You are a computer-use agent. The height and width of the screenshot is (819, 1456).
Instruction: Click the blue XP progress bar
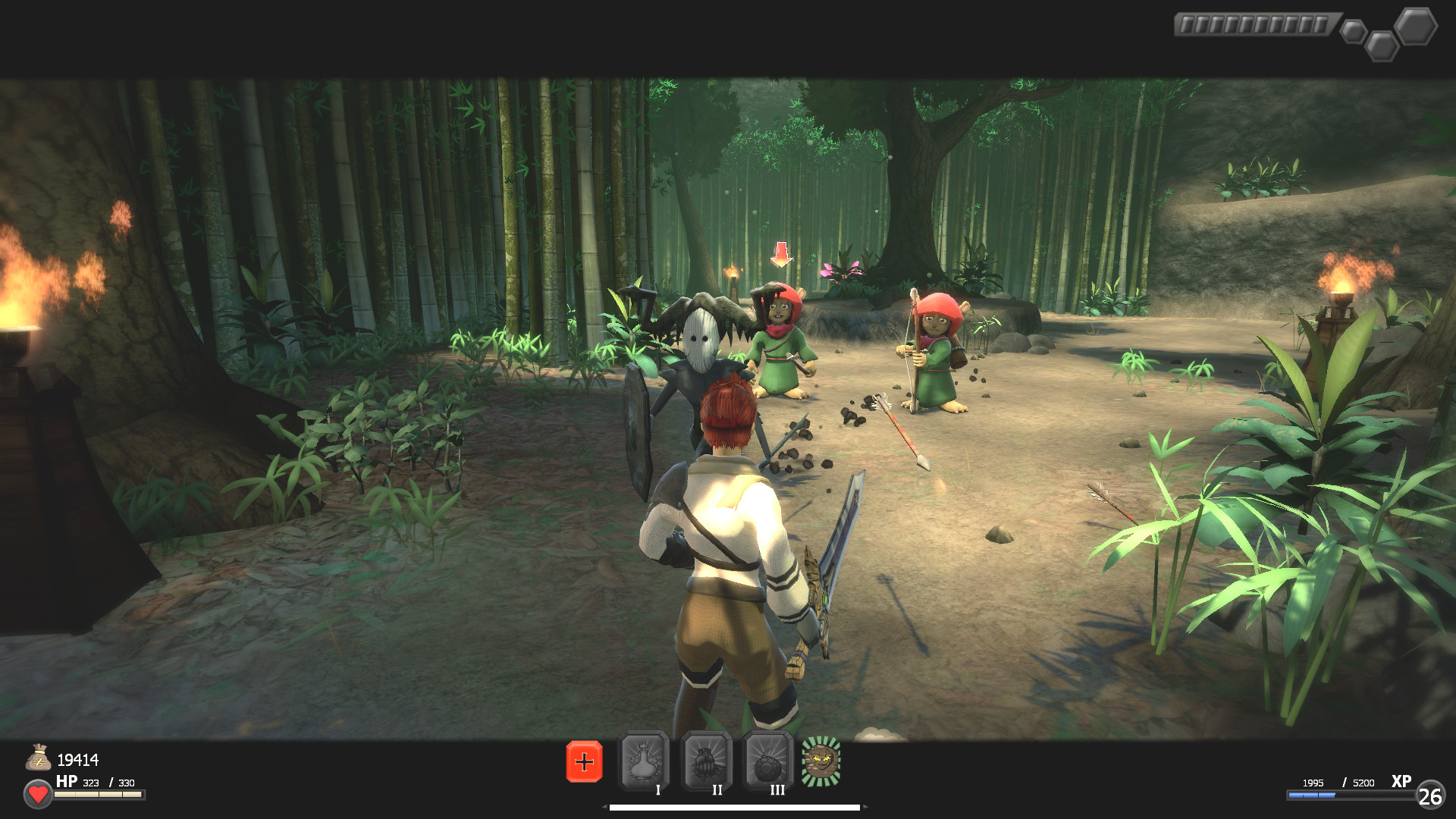click(1307, 796)
